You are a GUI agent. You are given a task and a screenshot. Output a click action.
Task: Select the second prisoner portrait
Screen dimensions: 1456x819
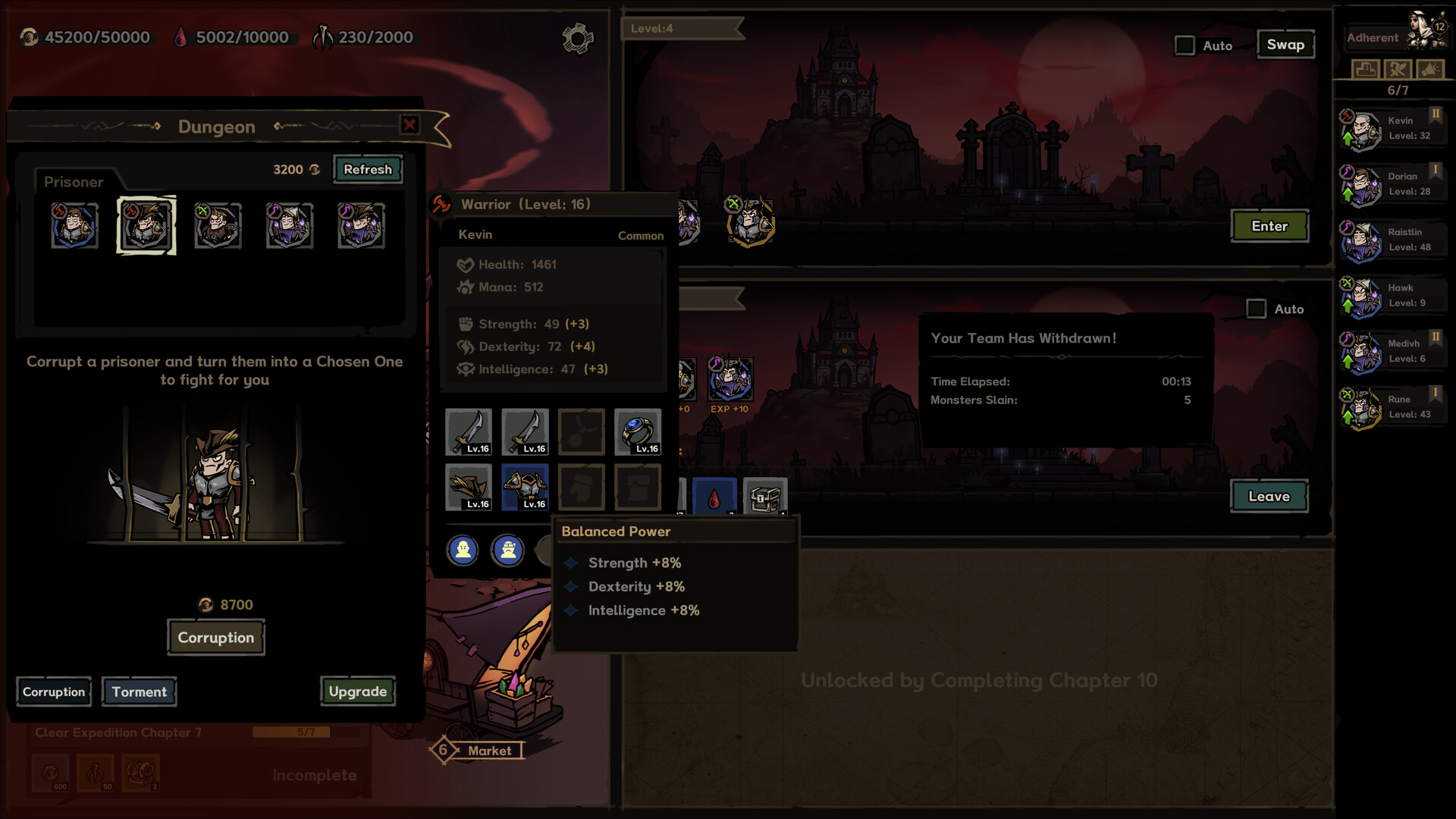pos(146,225)
